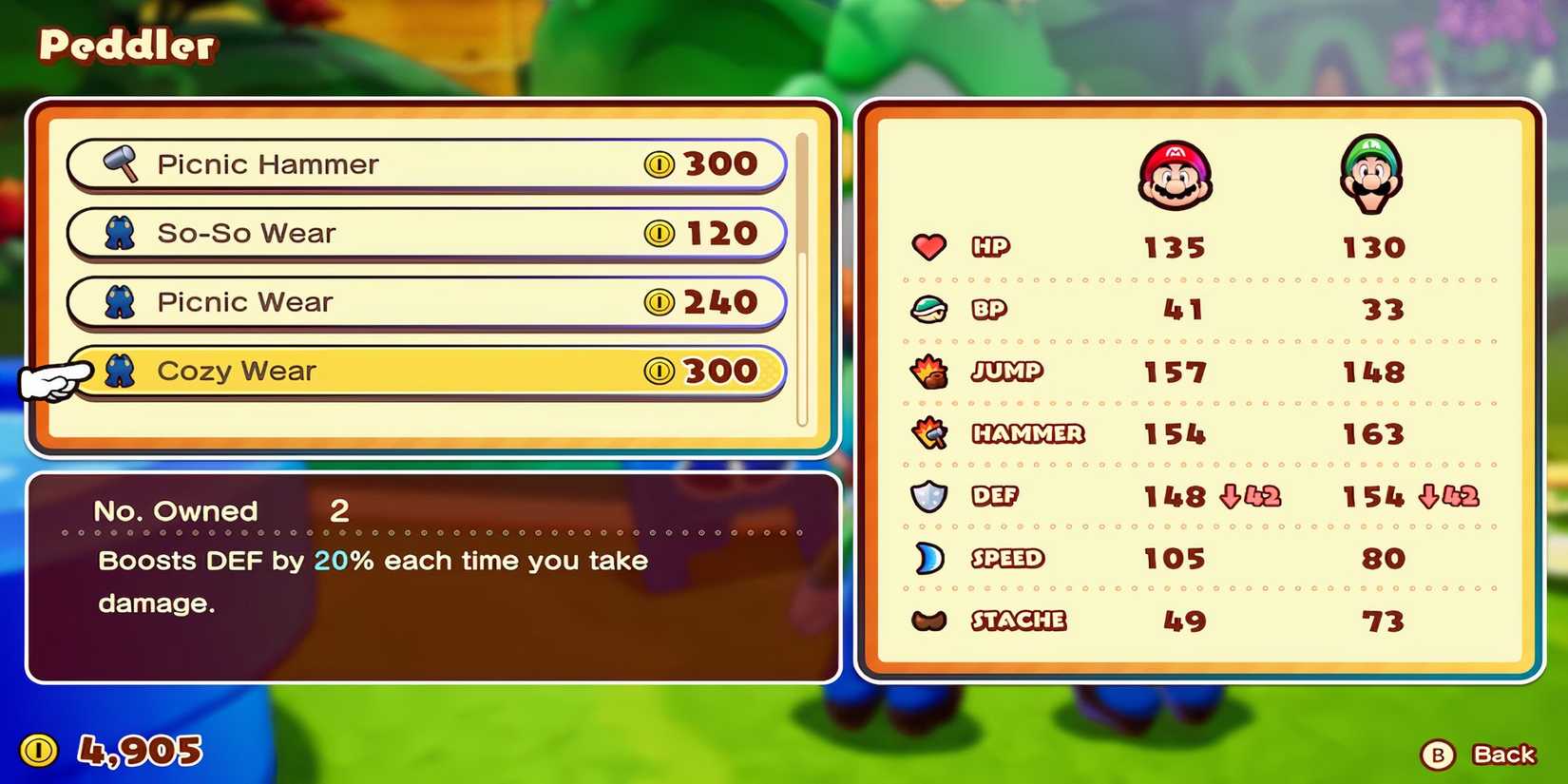Select the heart HP stat icon
The image size is (1568, 784).
[x=929, y=246]
